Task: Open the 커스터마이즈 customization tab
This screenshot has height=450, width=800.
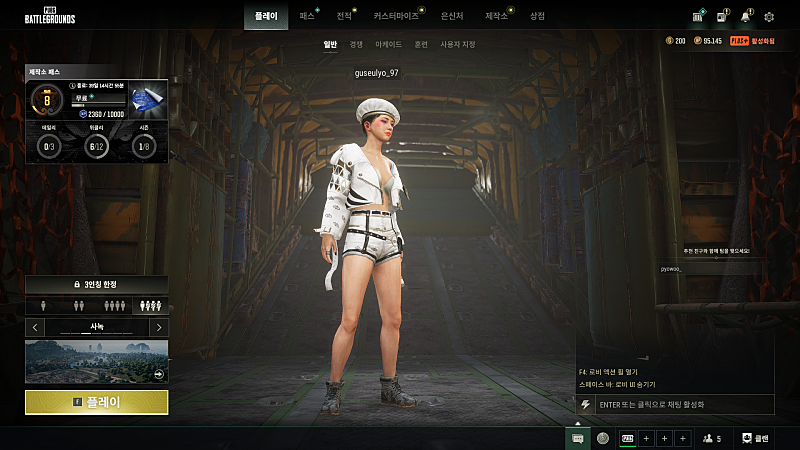Action: [x=396, y=16]
